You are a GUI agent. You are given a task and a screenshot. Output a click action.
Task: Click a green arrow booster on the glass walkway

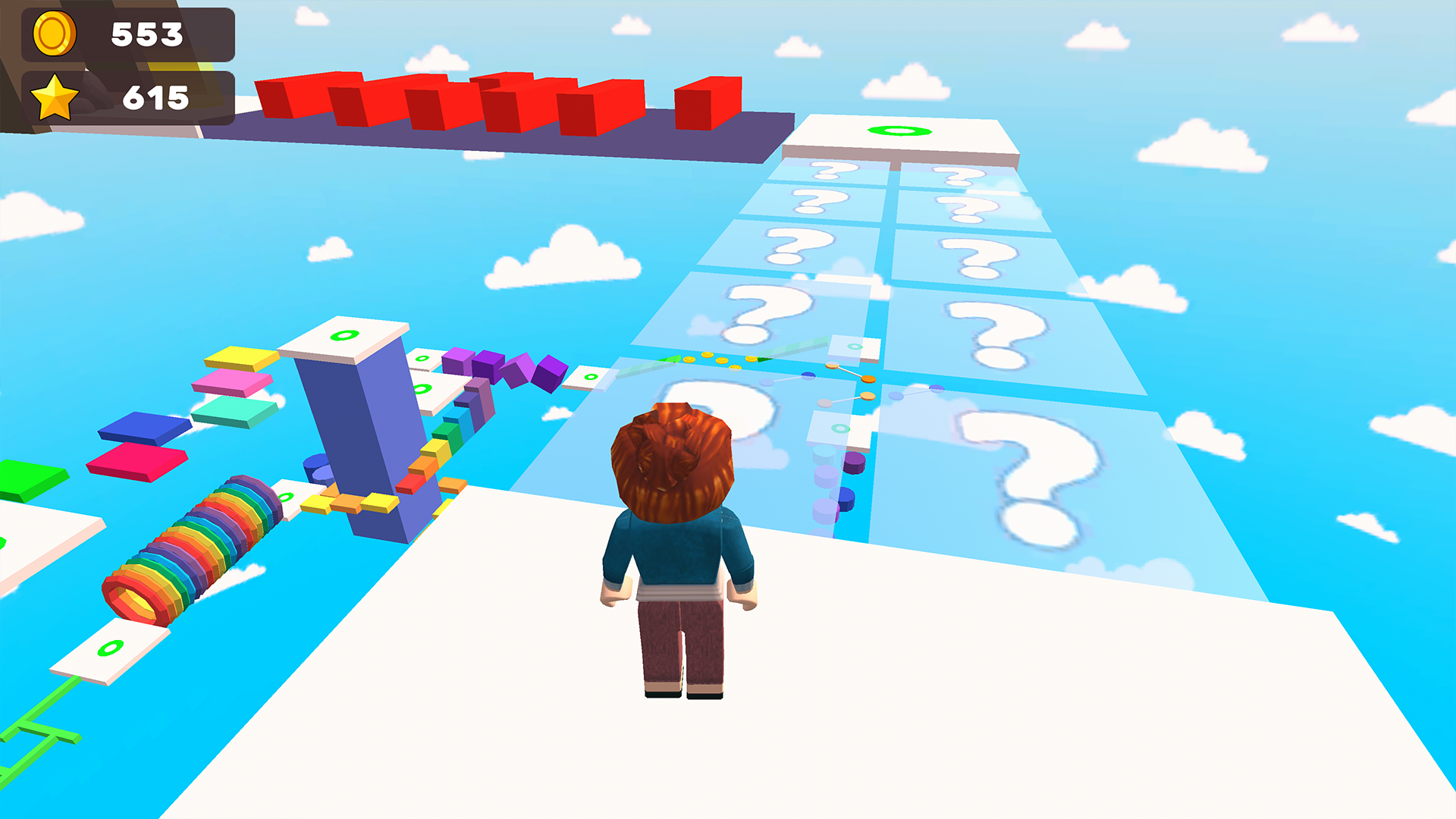764,359
